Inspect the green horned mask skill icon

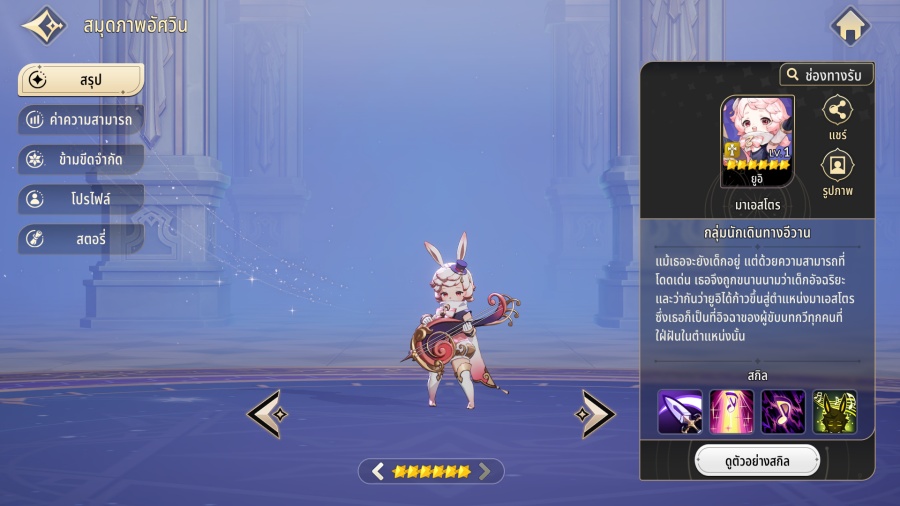pos(835,411)
